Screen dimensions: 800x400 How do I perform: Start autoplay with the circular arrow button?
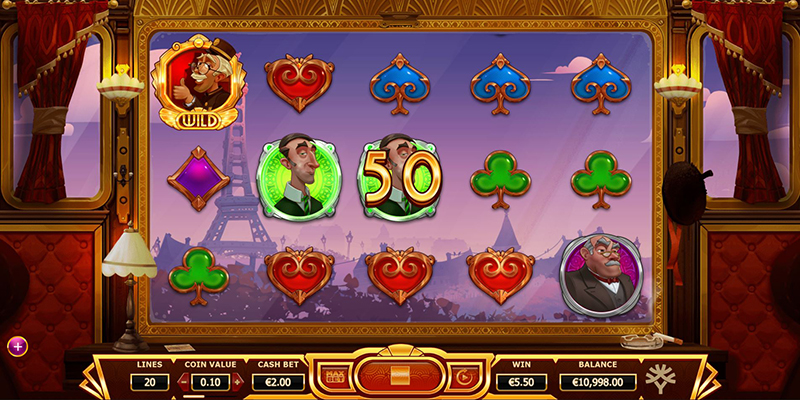[x=461, y=379]
